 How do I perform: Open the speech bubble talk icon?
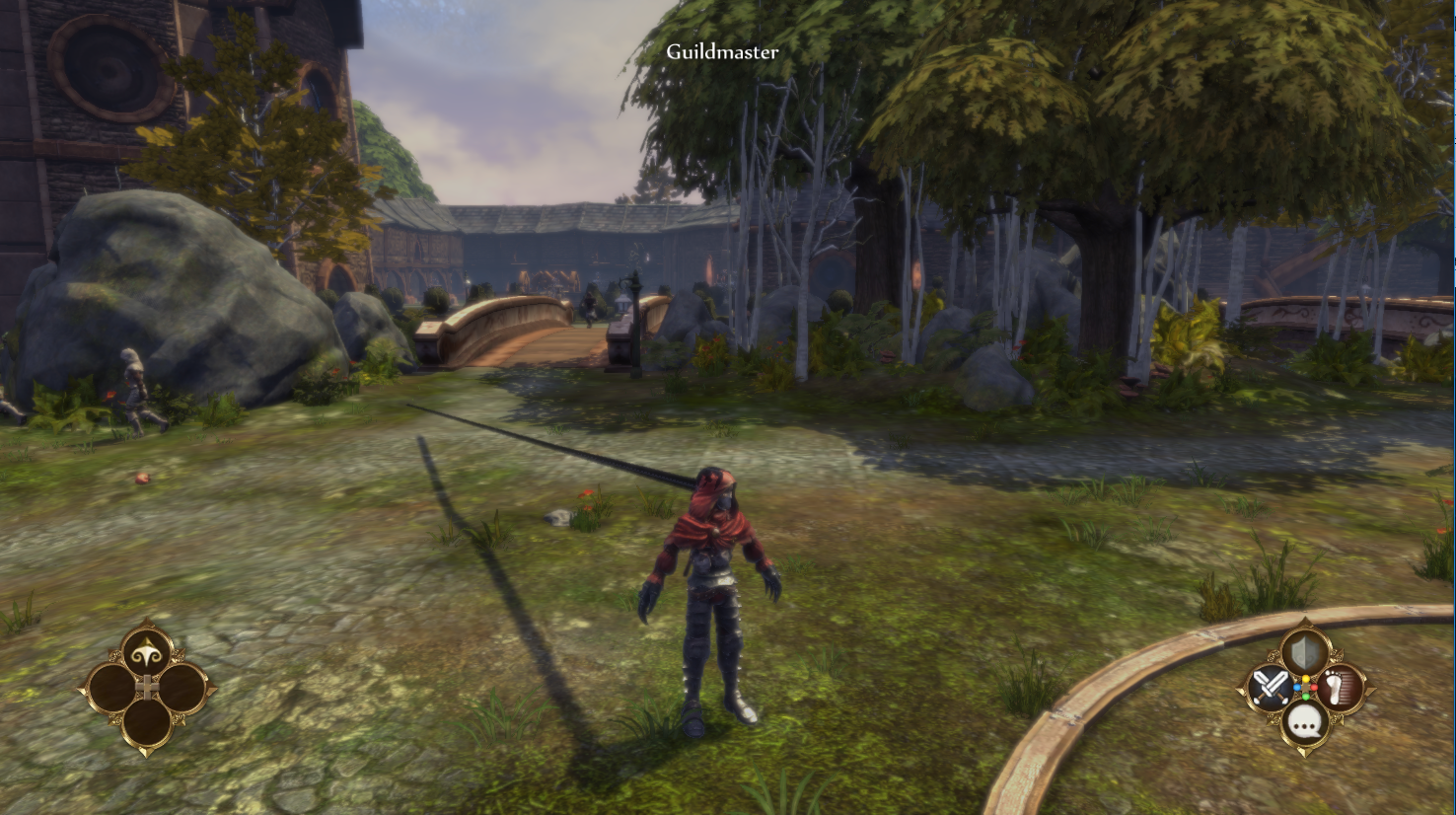point(1305,723)
